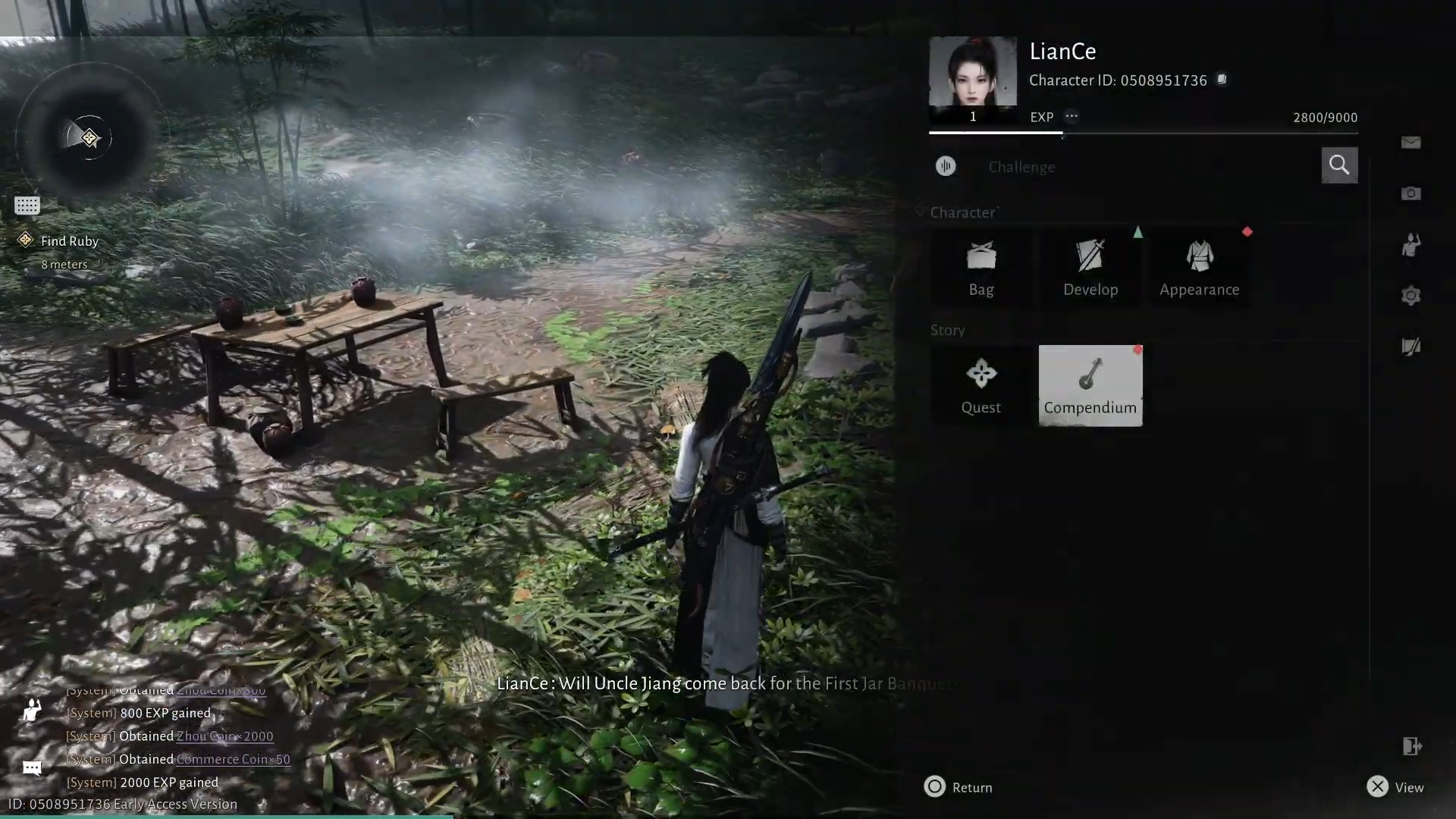The image size is (1456, 819).
Task: Click the circular minimap
Action: click(x=89, y=138)
